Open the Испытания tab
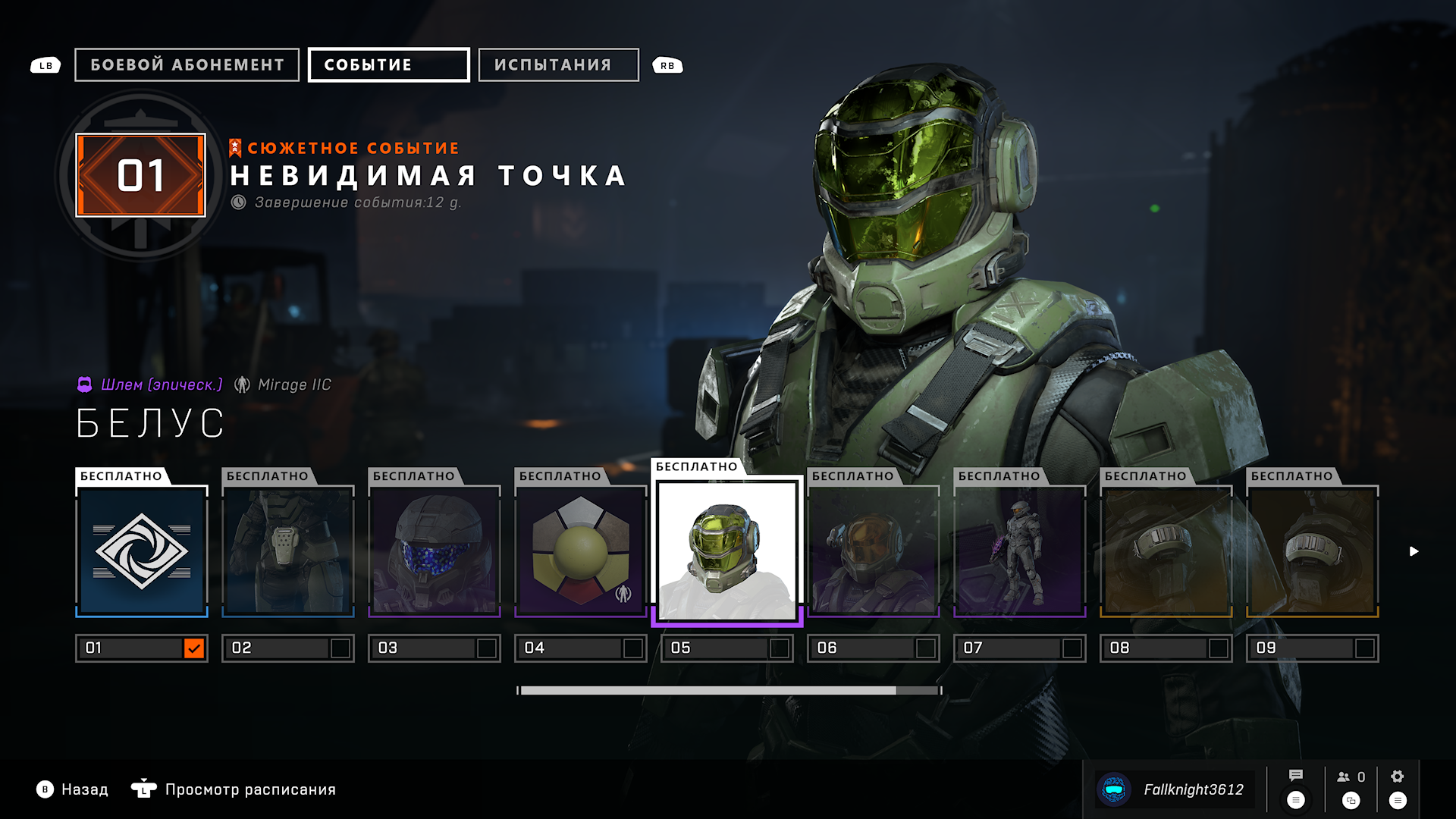1456x819 pixels. (558, 65)
